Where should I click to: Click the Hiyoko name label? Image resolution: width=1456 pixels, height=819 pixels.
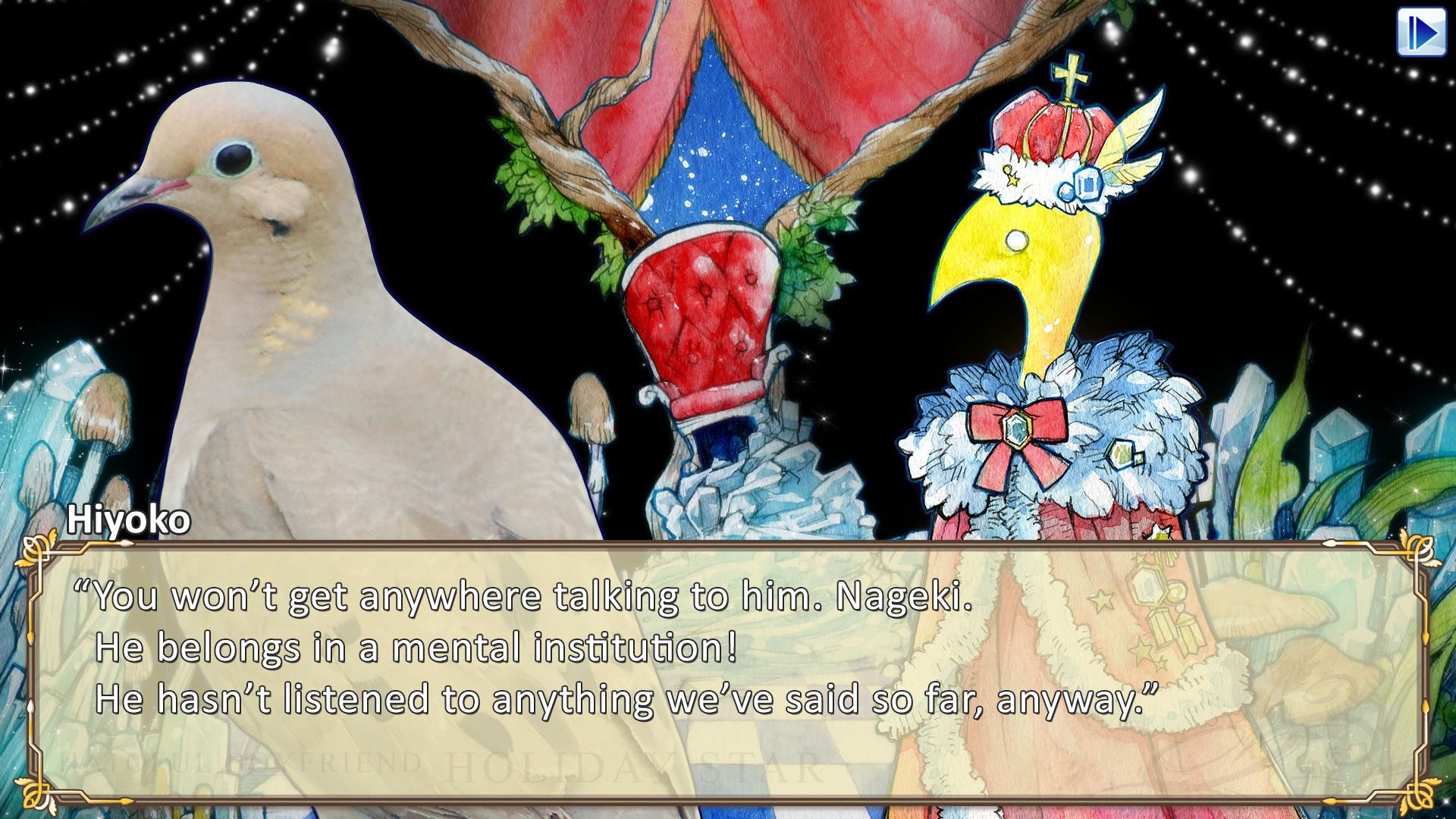point(127,520)
